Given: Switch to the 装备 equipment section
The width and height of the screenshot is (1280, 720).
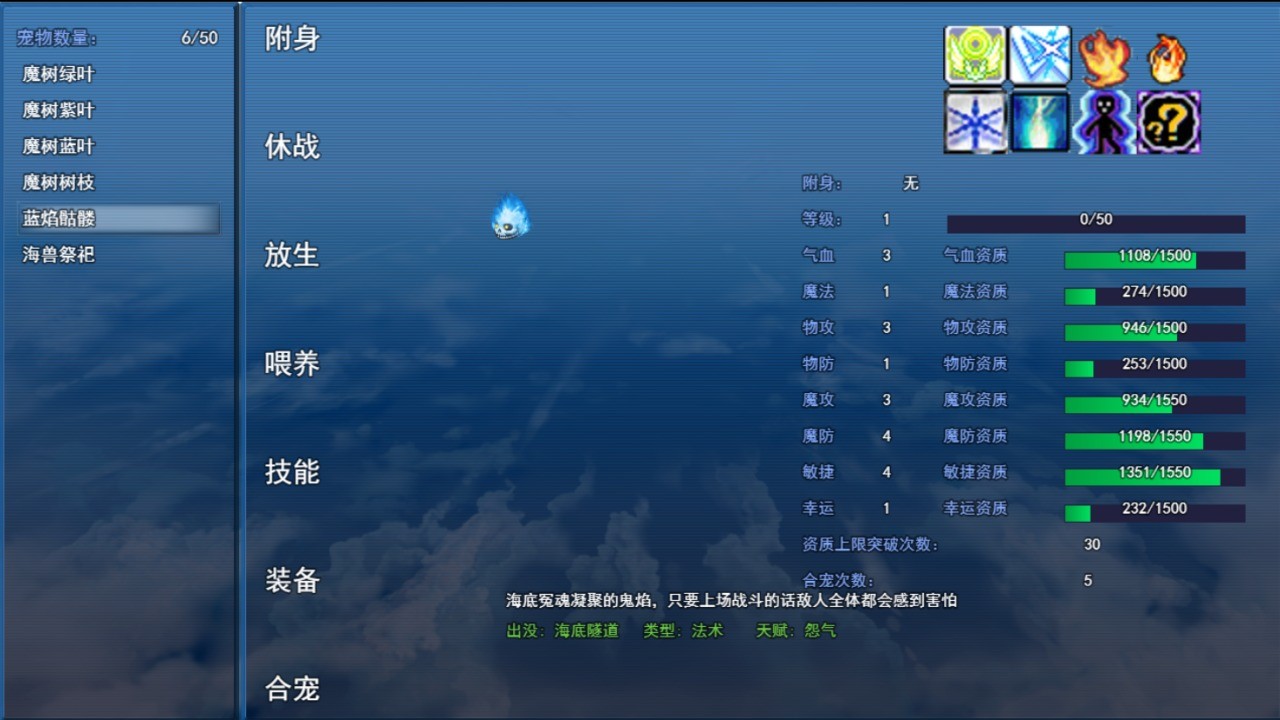Looking at the screenshot, I should [x=291, y=581].
